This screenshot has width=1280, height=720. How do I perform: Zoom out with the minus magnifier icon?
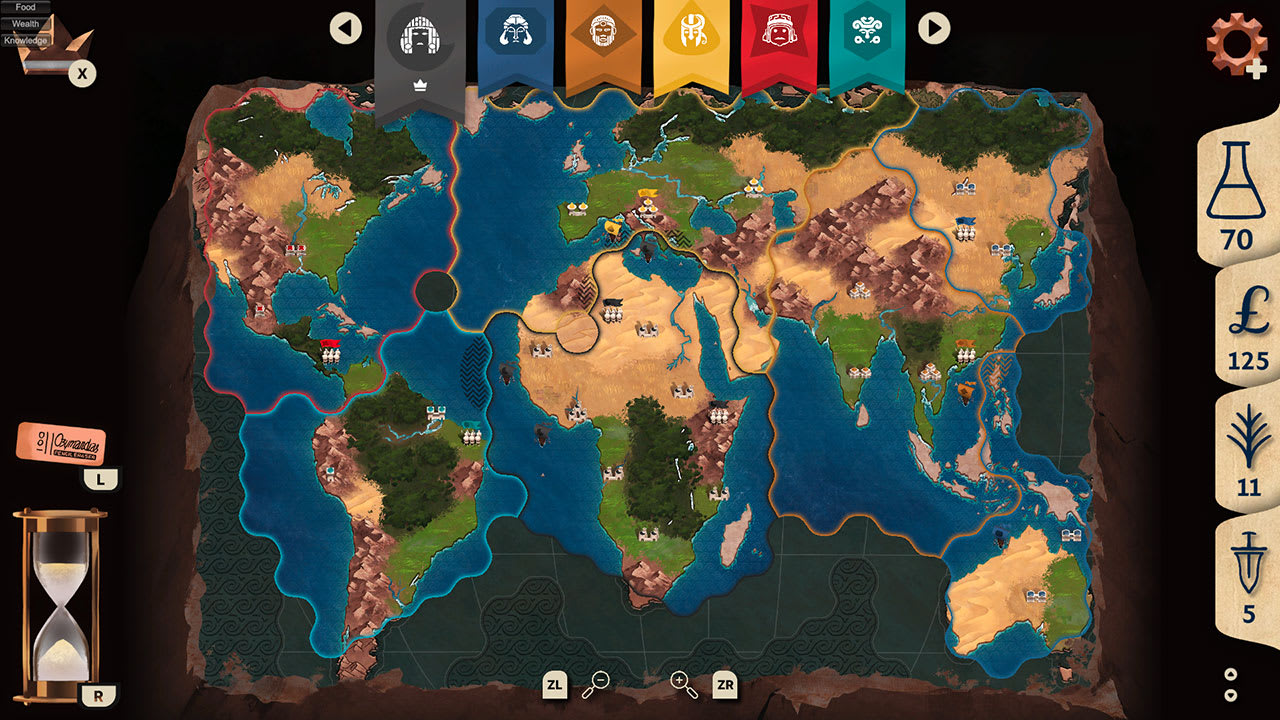point(594,686)
